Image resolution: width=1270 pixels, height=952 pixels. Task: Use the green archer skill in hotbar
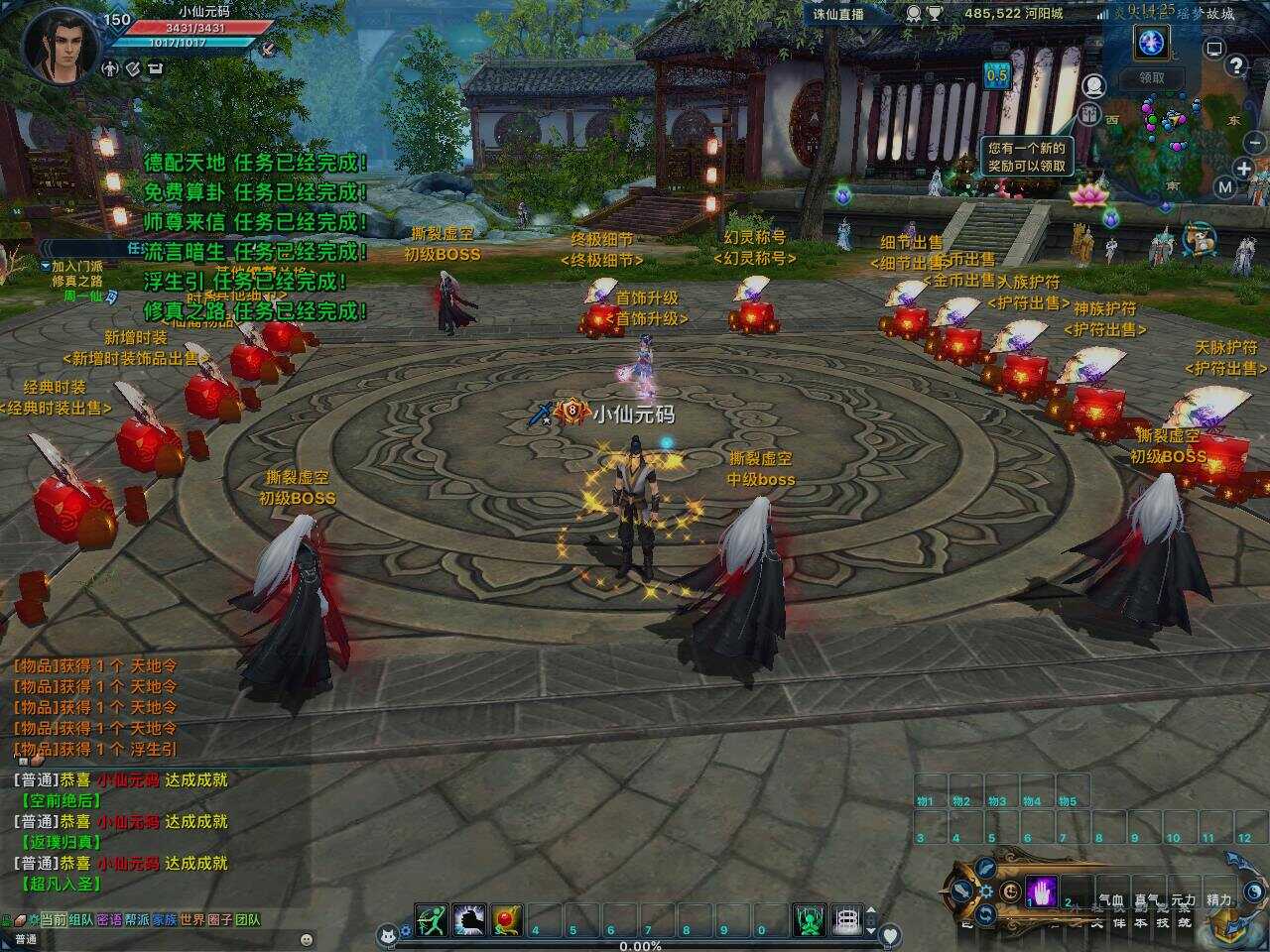432,920
